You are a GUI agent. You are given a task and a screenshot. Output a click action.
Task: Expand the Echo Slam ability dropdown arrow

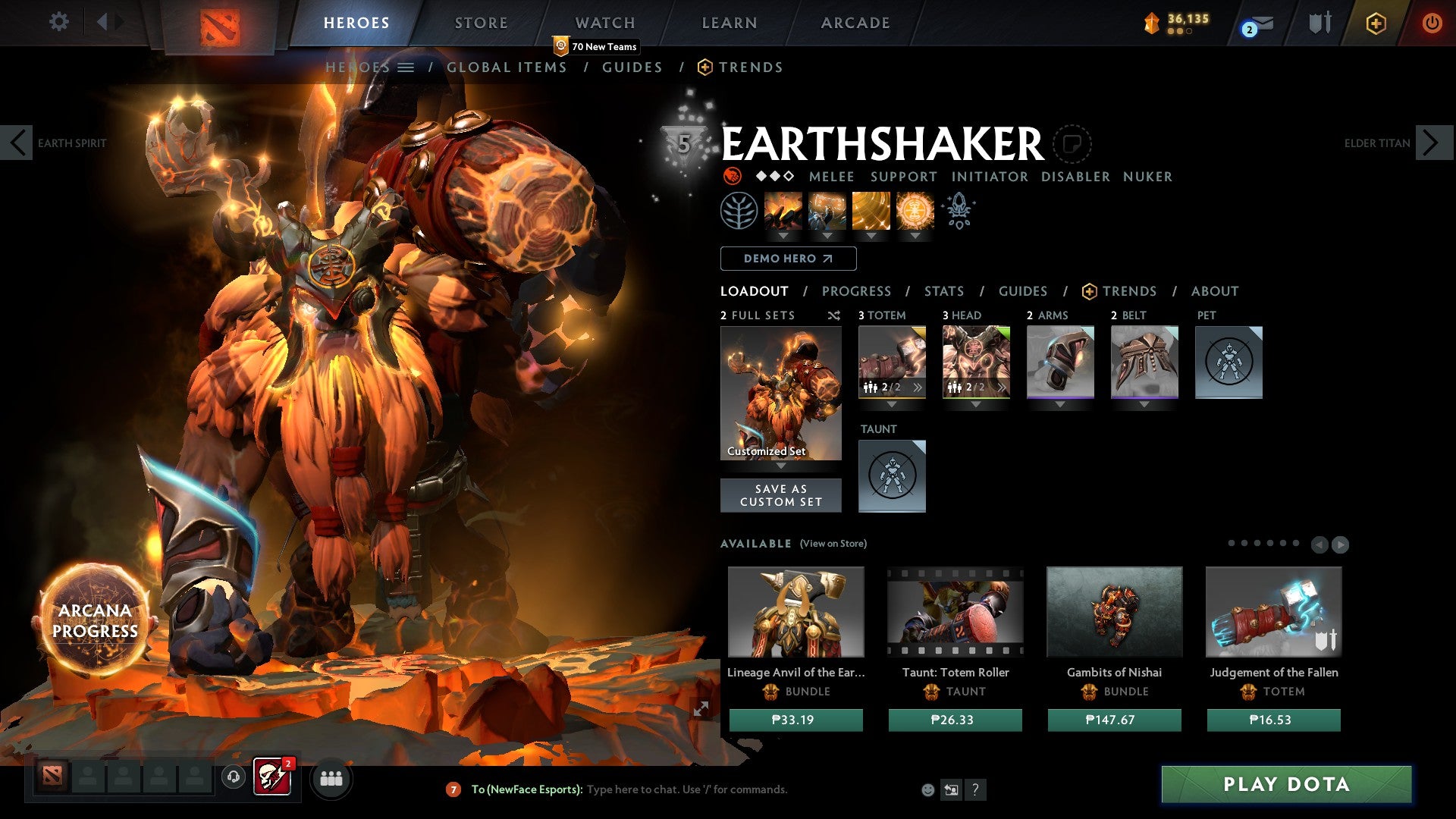click(917, 237)
